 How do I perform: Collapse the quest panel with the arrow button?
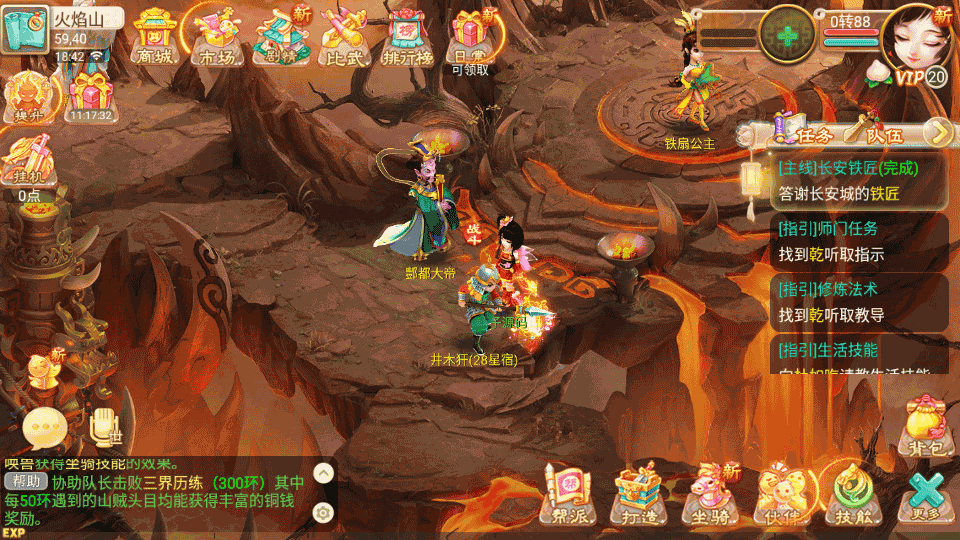(x=937, y=131)
